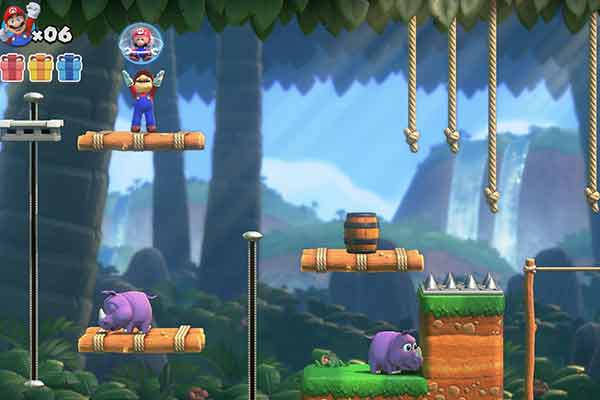Select the yellow present icon
The height and width of the screenshot is (400, 600).
click(x=40, y=67)
